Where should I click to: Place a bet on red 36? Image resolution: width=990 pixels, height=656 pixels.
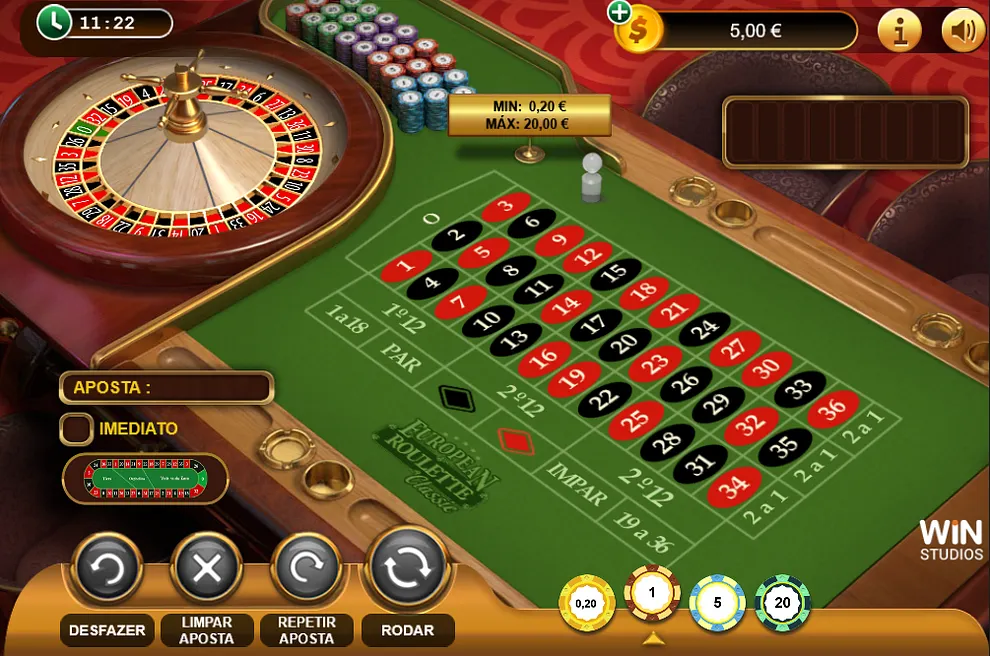pos(834,408)
